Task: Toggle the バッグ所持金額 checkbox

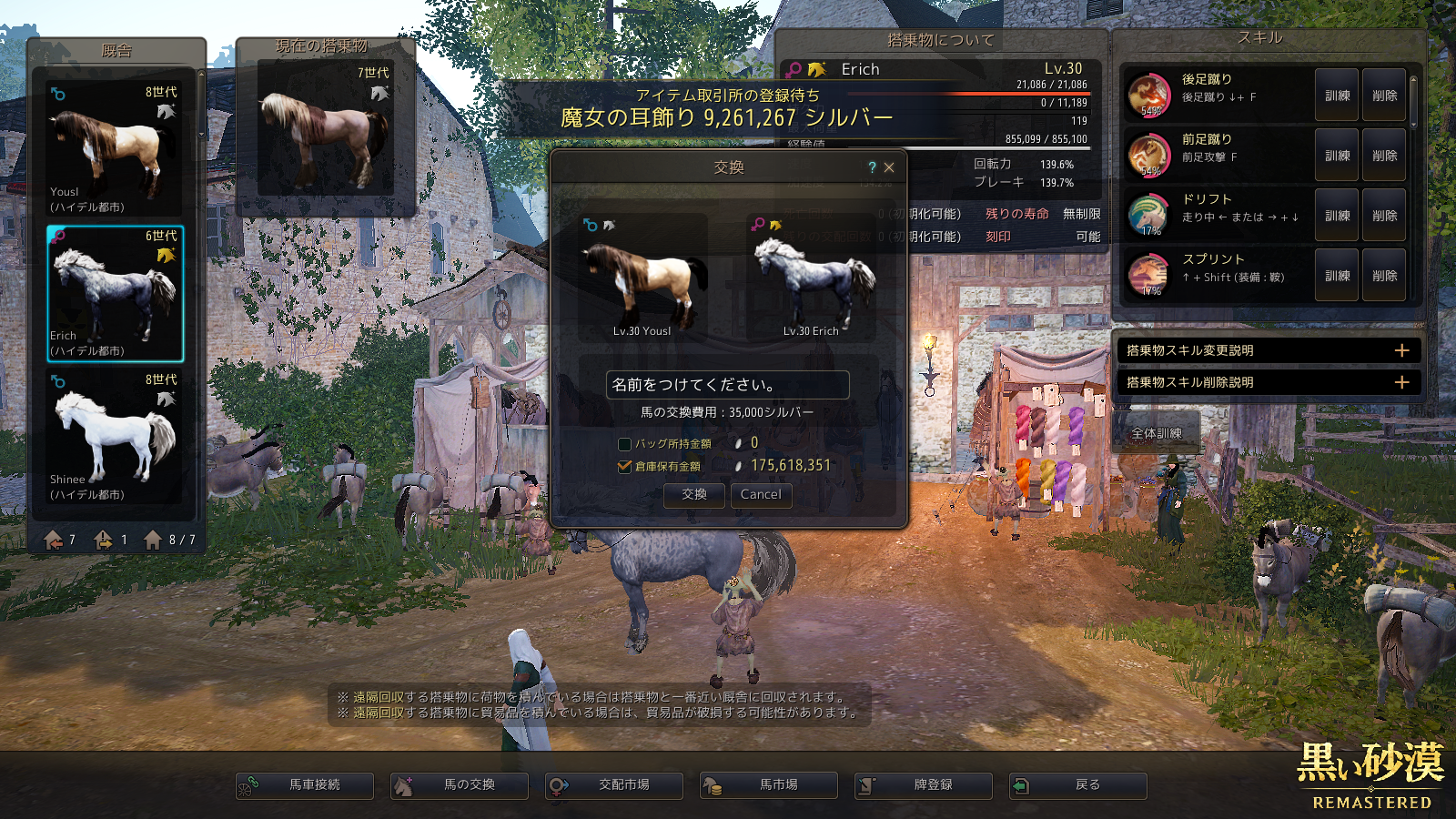Action: pyautogui.click(x=624, y=444)
